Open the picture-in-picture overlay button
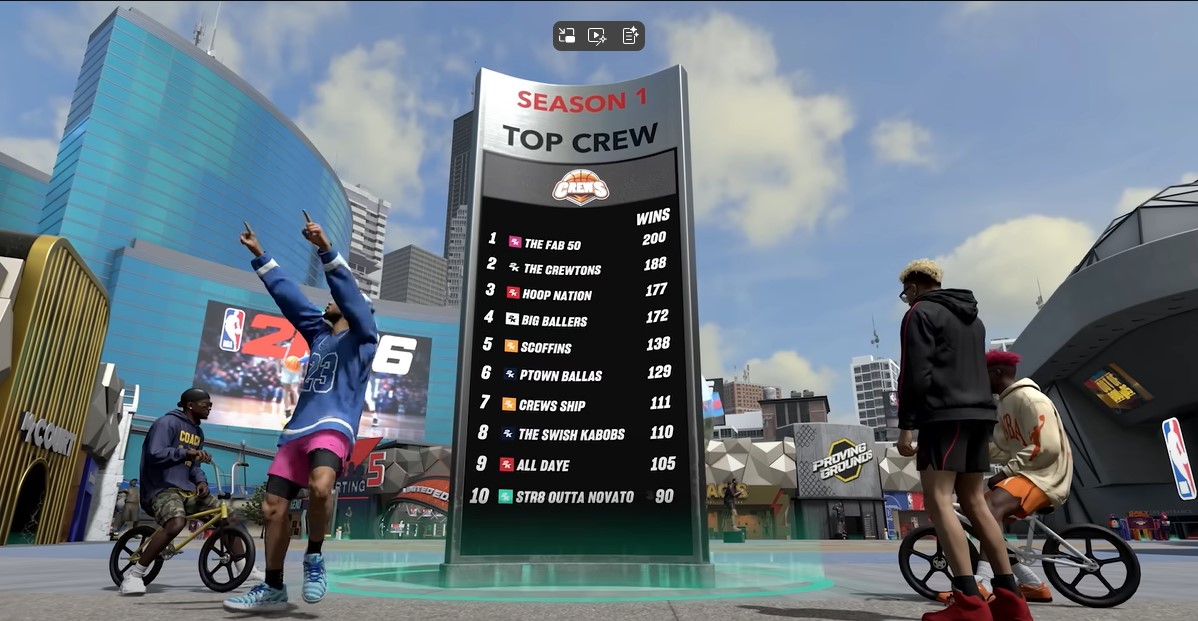The height and width of the screenshot is (621, 1198). [x=567, y=36]
